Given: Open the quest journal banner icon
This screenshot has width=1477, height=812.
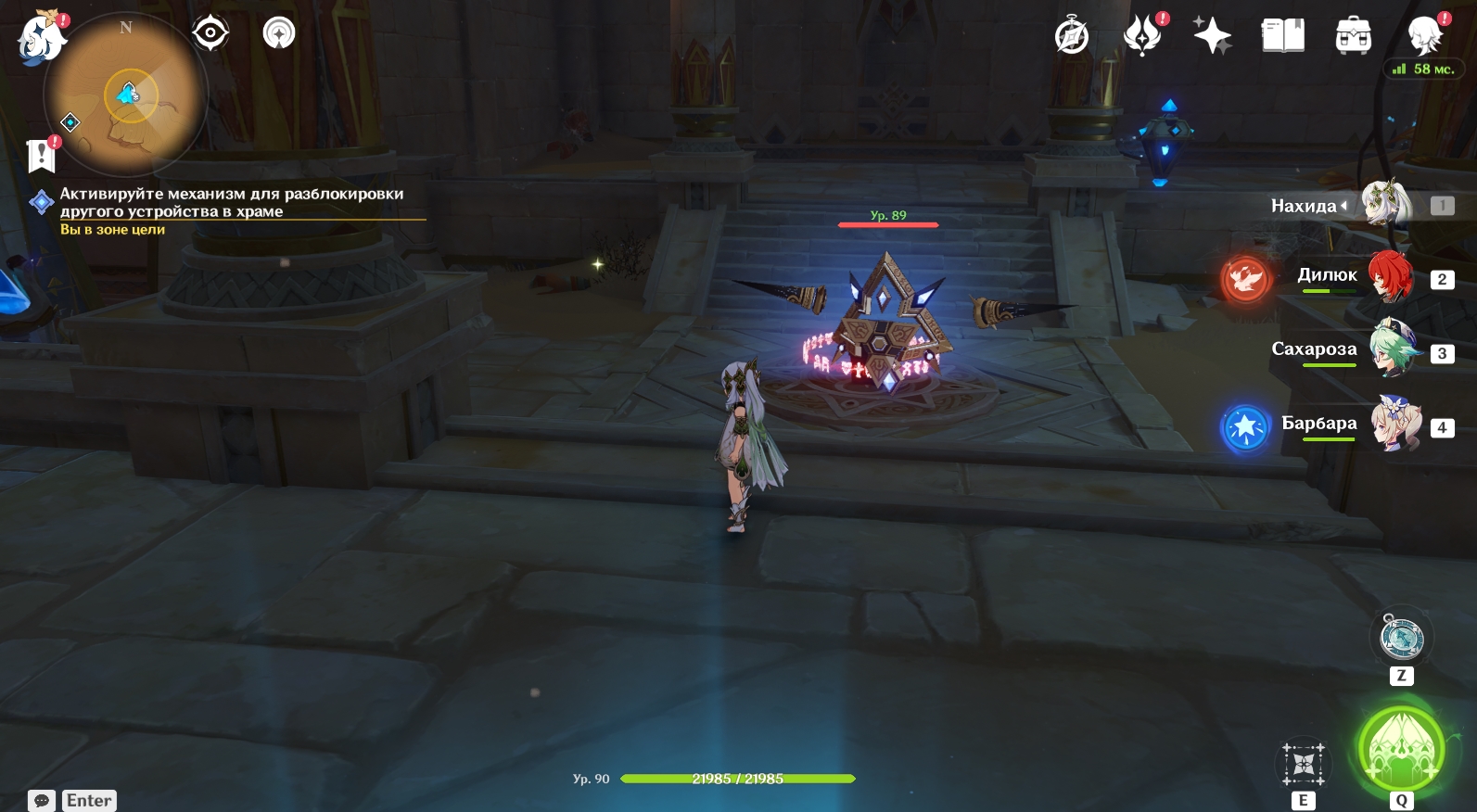Looking at the screenshot, I should 42,156.
